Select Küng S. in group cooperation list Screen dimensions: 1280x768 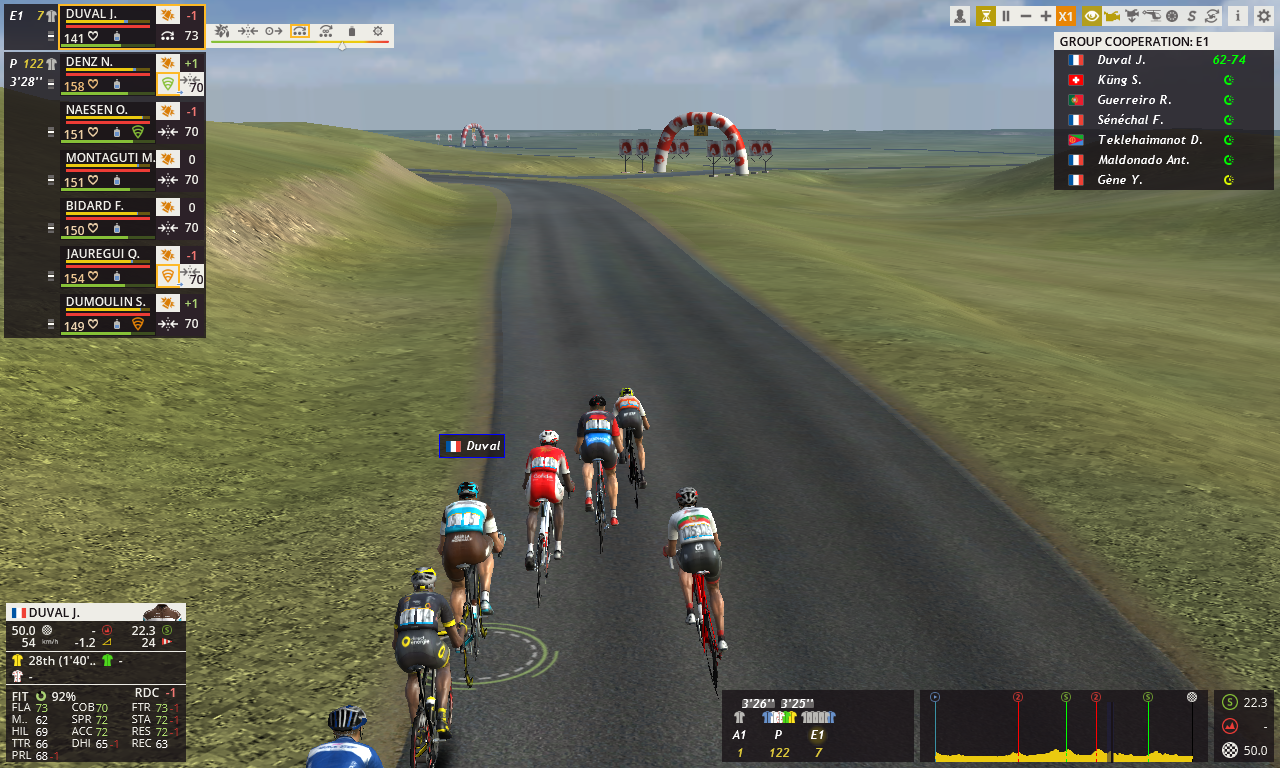tap(1120, 80)
